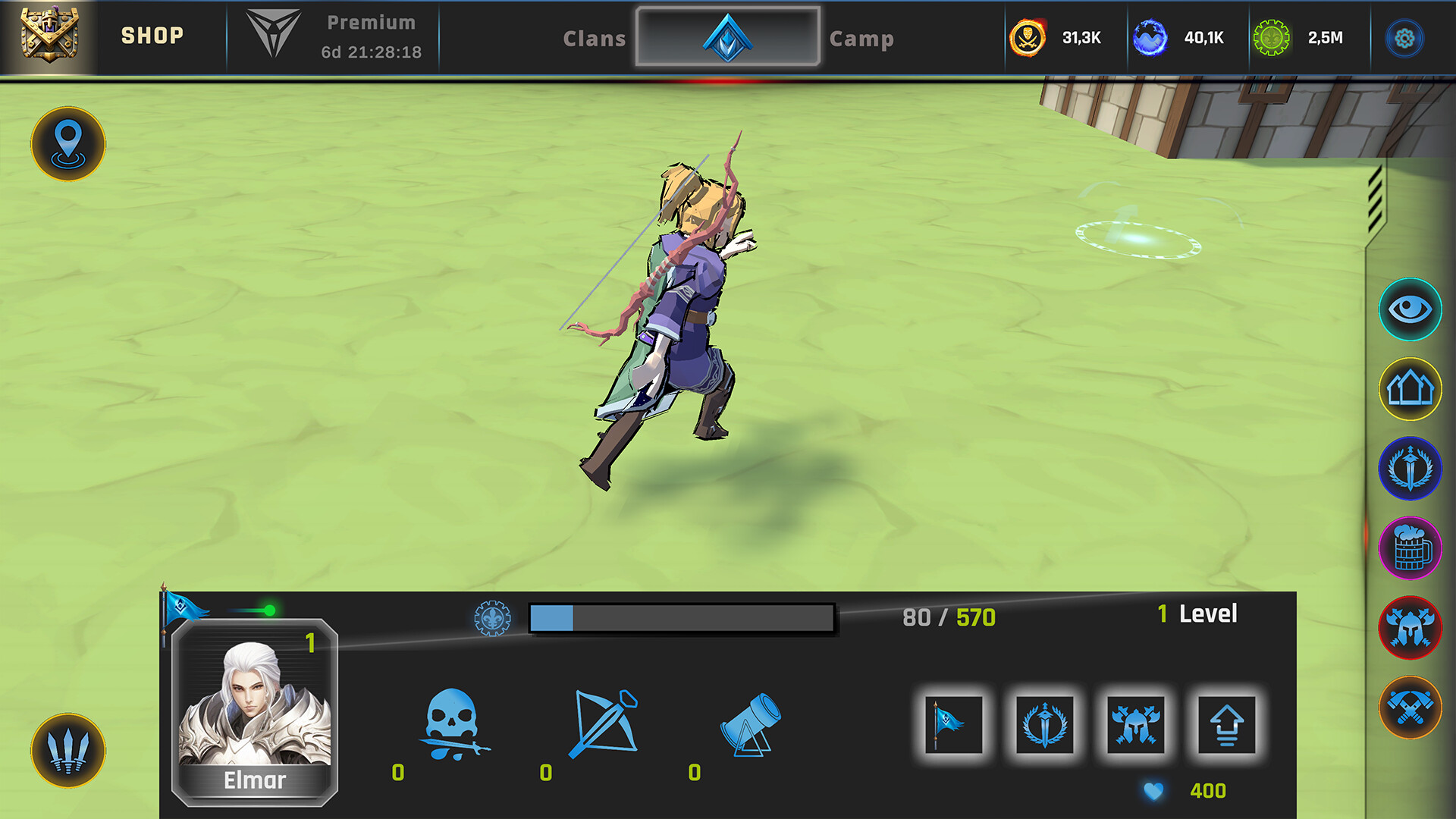This screenshot has width=1456, height=819.
Task: Open the clan emblem selector between Clans and Camp
Action: [726, 36]
